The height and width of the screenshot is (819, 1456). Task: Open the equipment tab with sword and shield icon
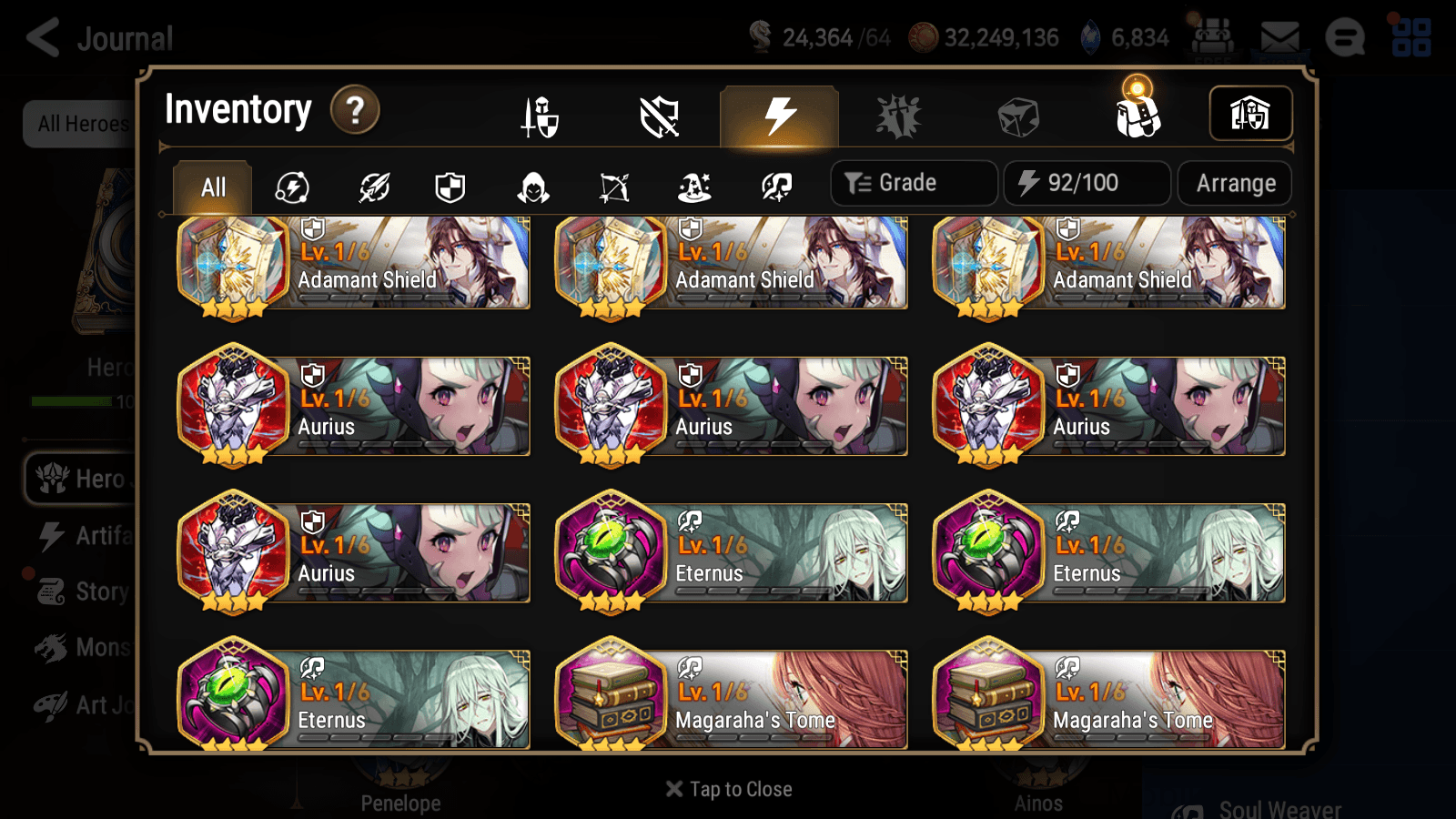tap(540, 116)
